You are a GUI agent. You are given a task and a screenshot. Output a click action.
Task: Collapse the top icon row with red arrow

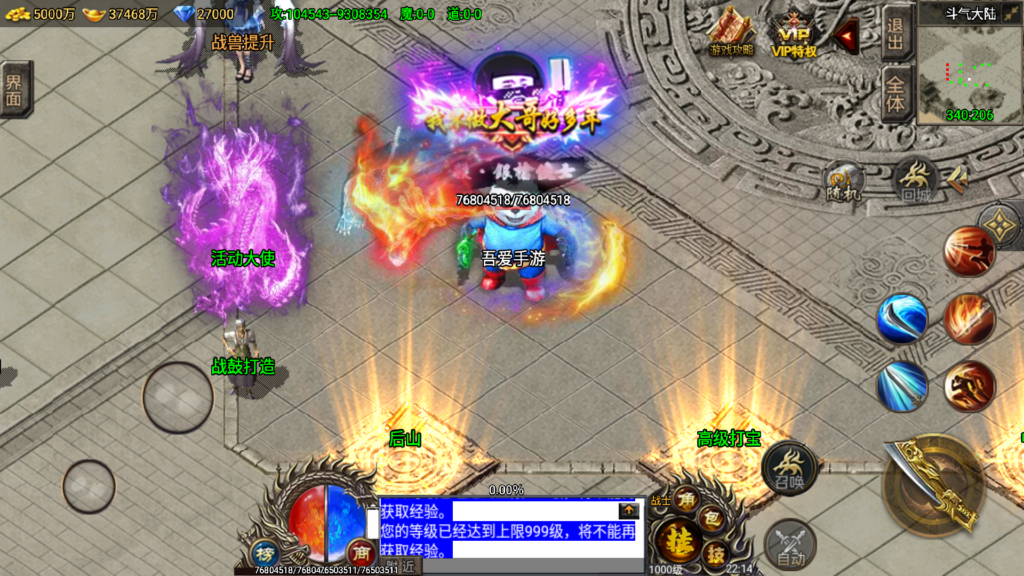coord(848,37)
